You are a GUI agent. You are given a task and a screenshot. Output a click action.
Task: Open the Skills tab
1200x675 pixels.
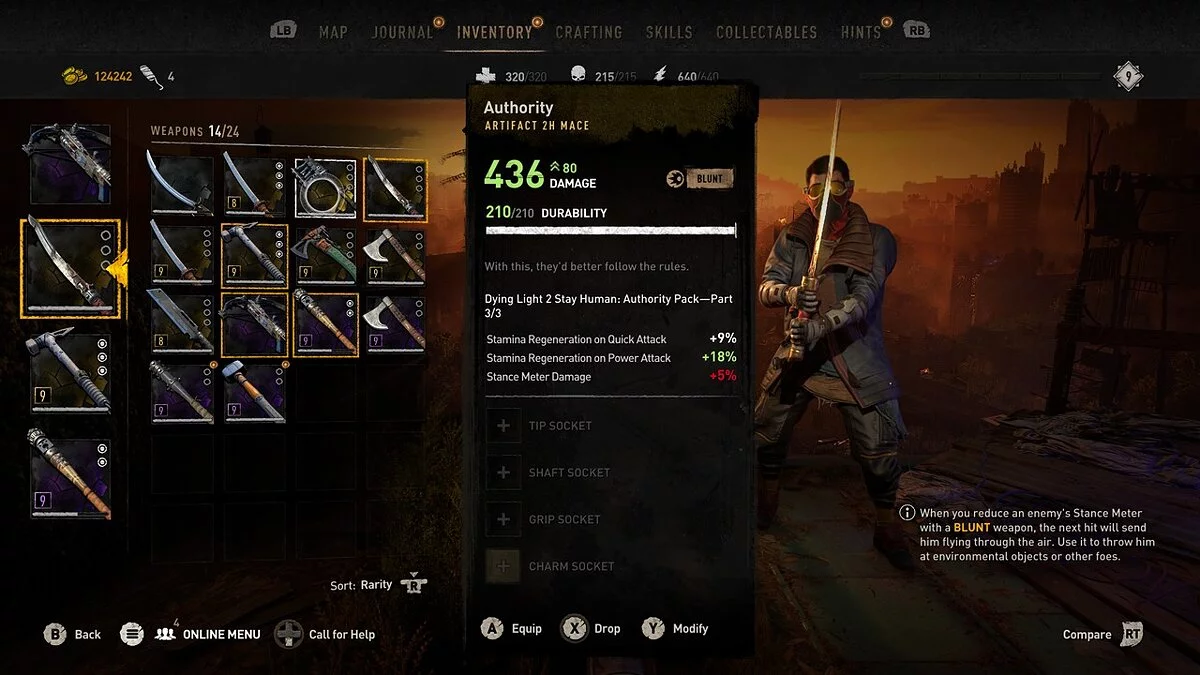click(669, 32)
